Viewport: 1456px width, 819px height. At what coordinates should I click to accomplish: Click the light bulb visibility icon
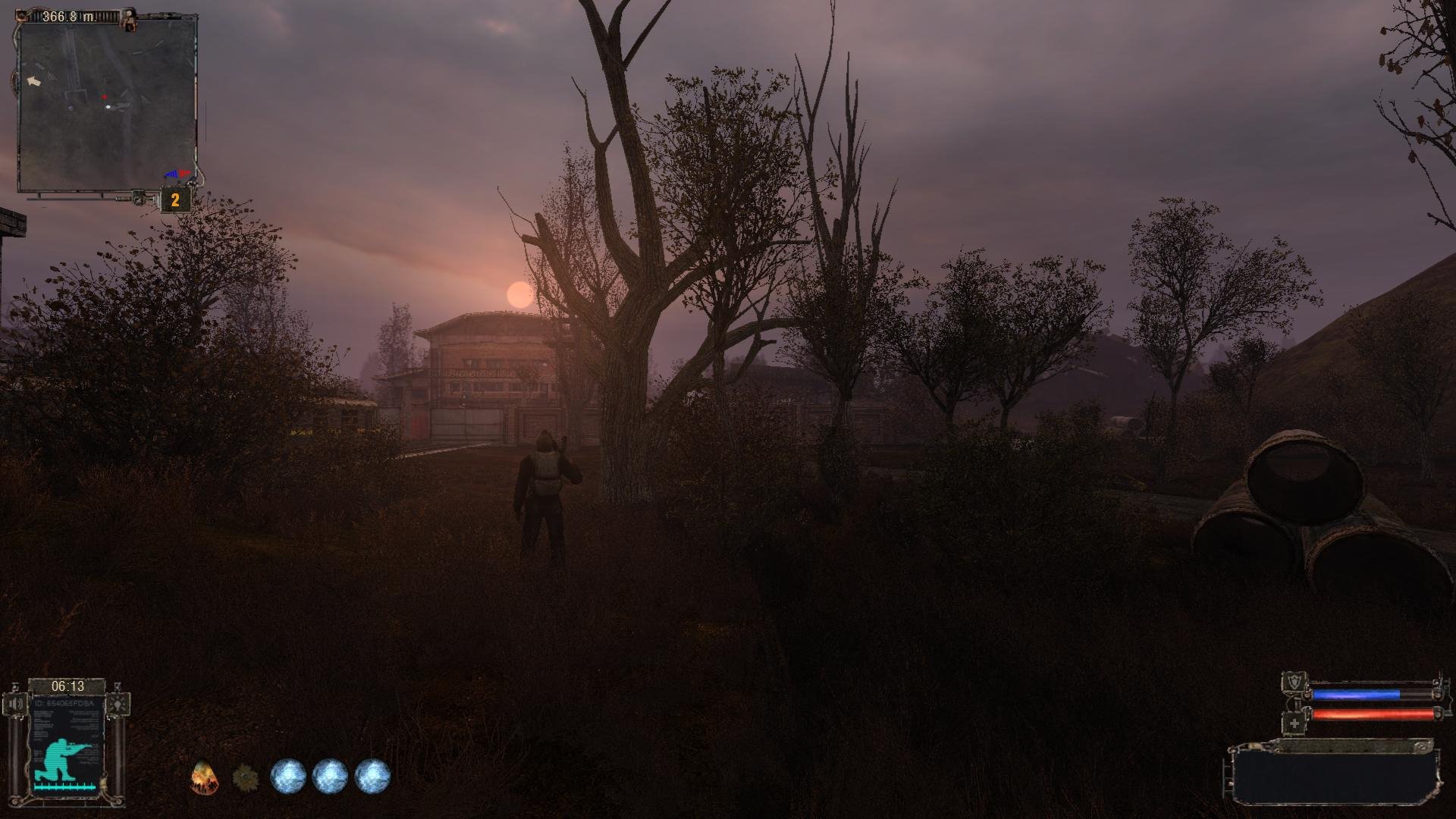[x=118, y=704]
